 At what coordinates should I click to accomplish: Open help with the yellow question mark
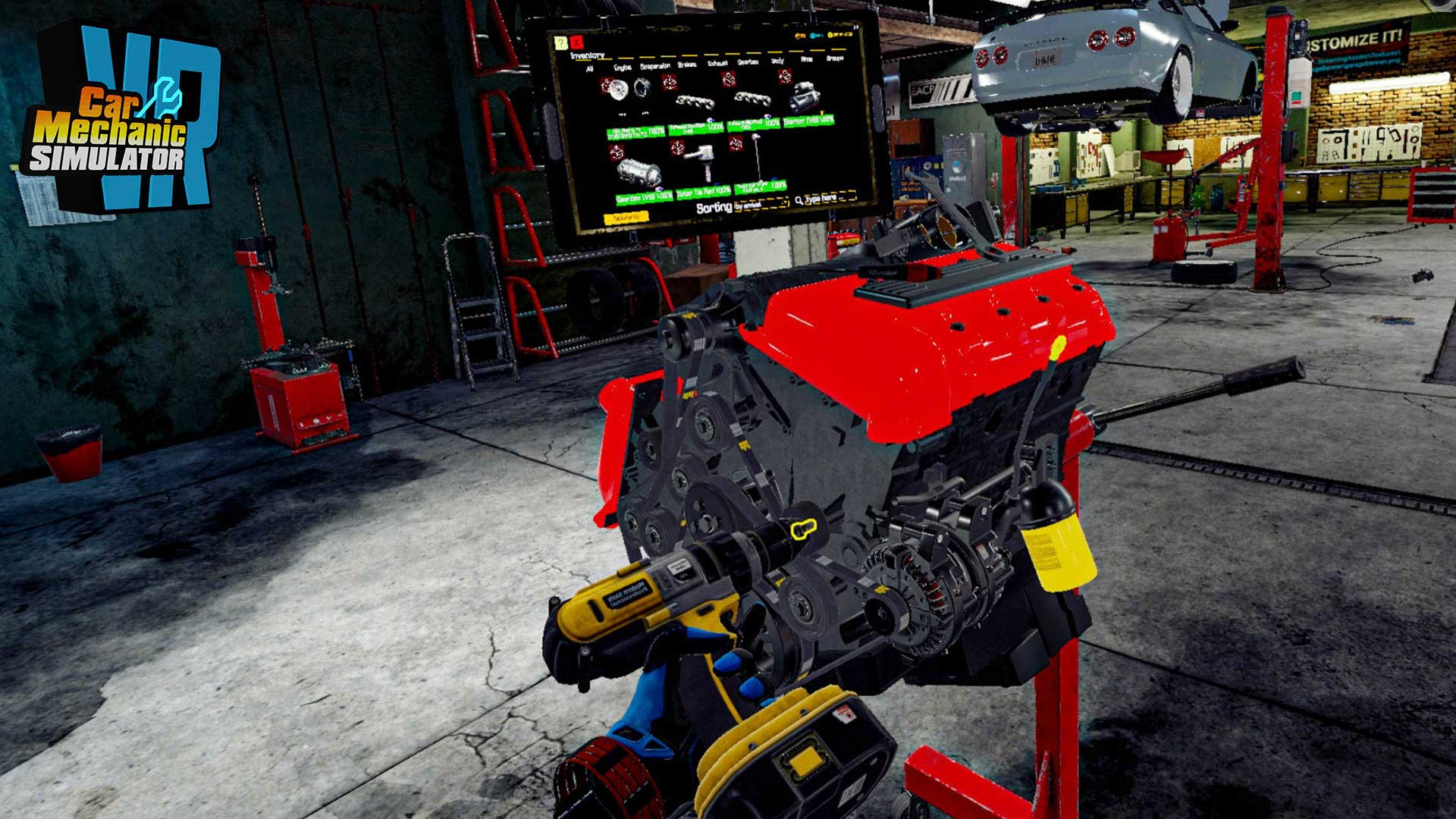pyautogui.click(x=561, y=42)
